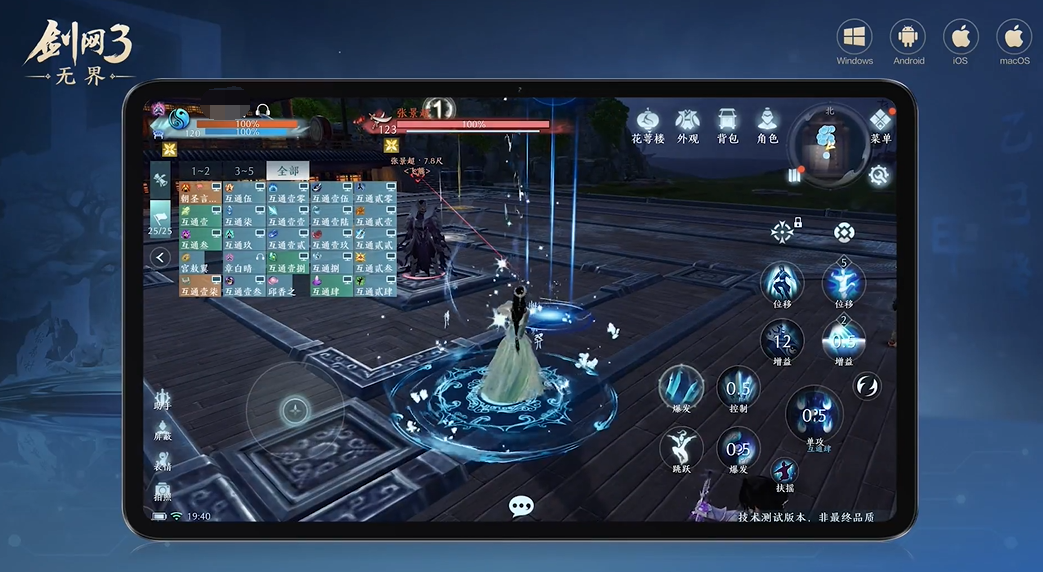Activate the 单攻 single attack skill
The height and width of the screenshot is (572, 1043).
[x=814, y=417]
